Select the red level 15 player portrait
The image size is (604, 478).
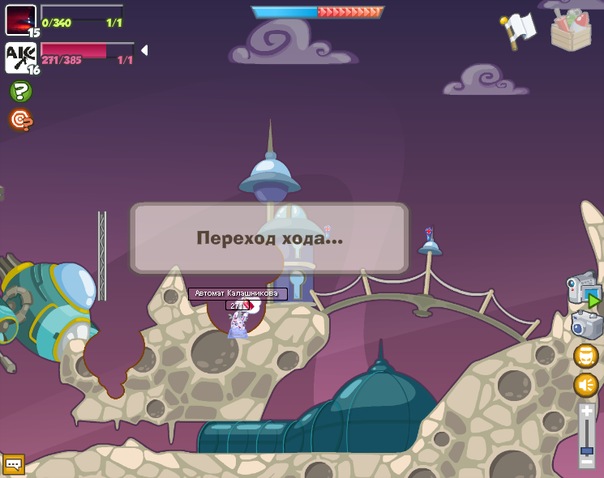point(20,20)
